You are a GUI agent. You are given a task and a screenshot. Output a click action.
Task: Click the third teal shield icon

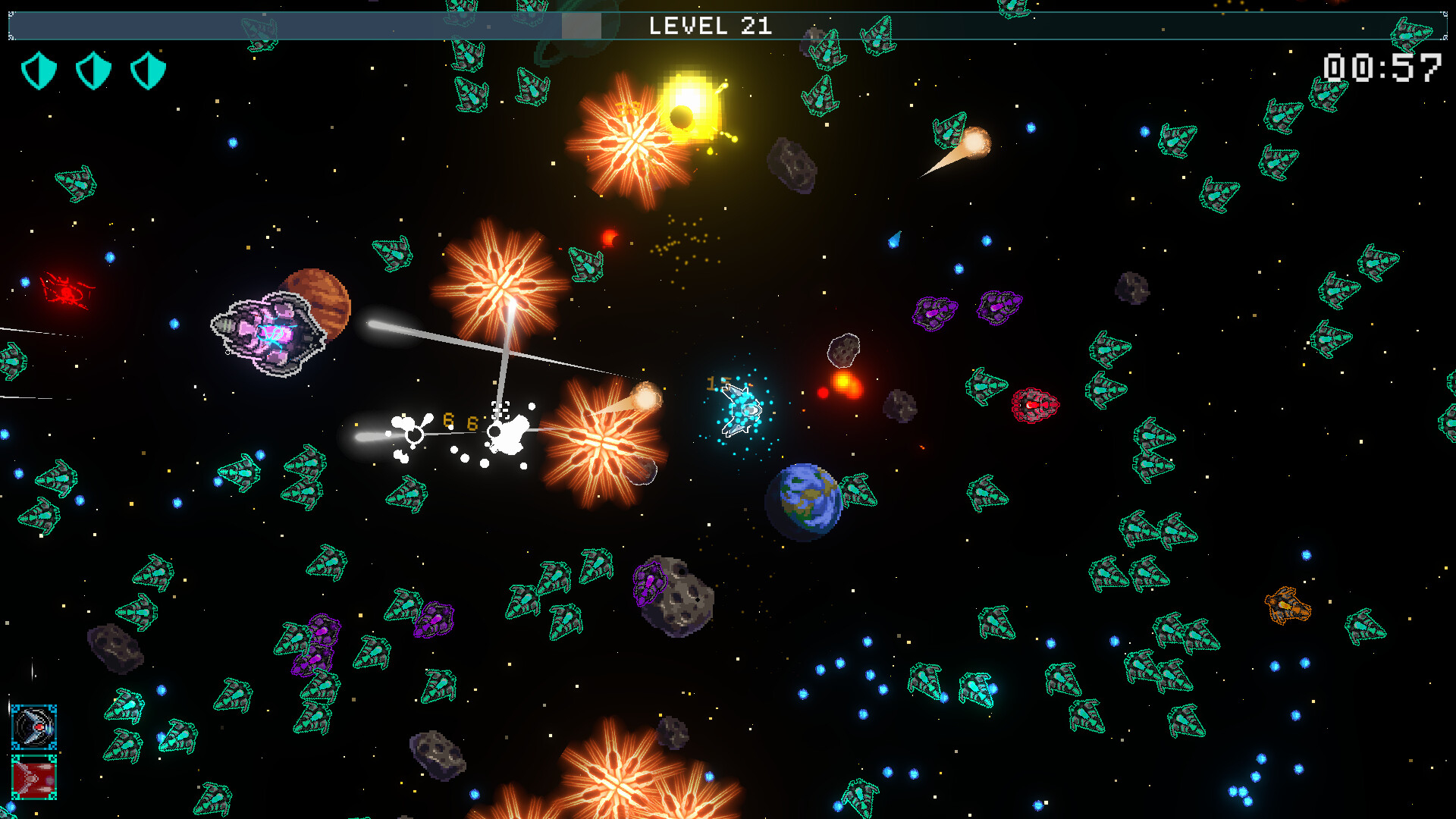149,70
